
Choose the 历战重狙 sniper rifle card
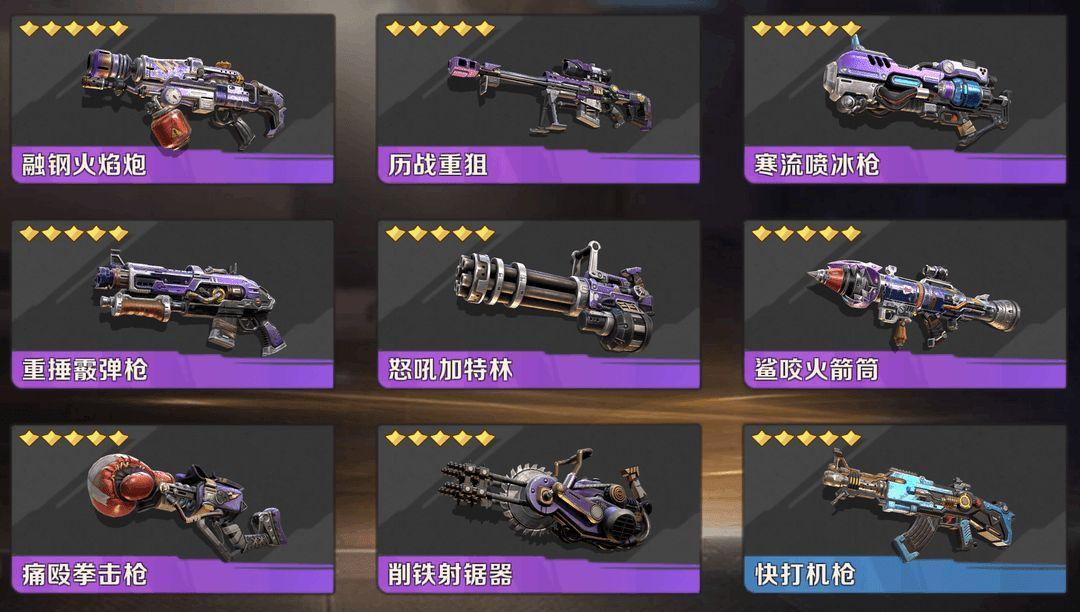pyautogui.click(x=539, y=98)
